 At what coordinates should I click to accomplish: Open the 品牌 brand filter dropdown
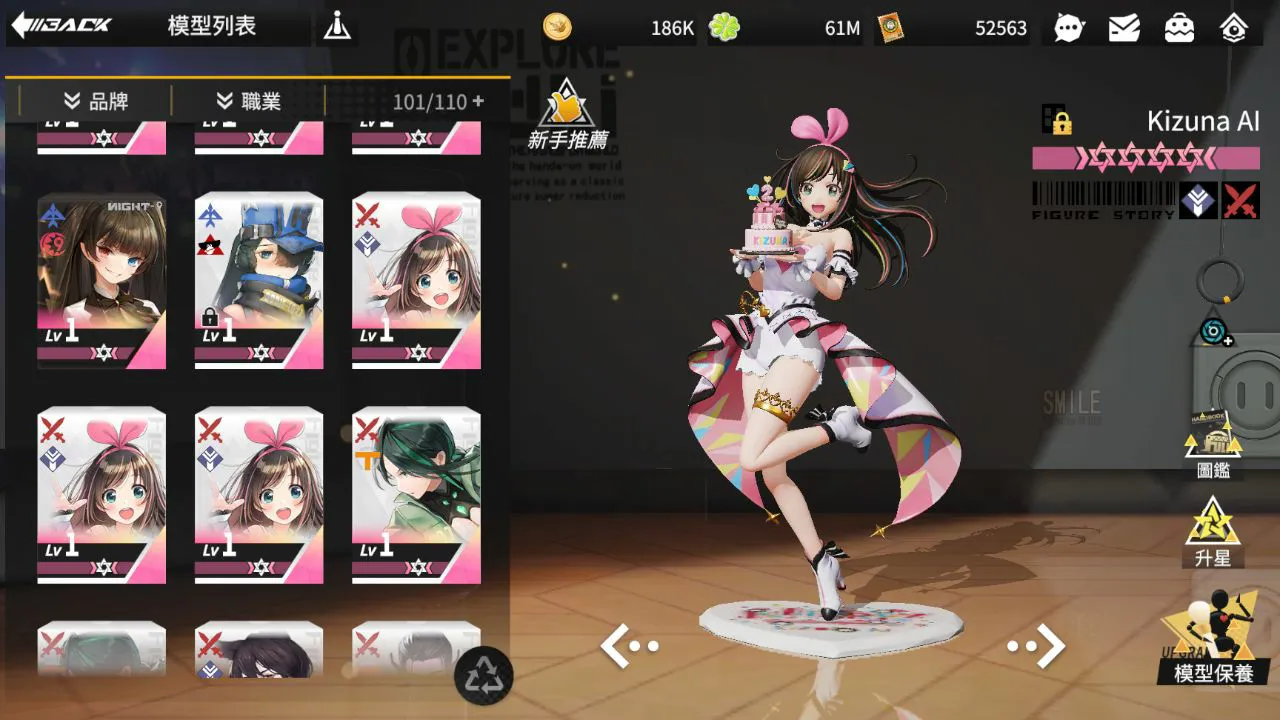[96, 101]
